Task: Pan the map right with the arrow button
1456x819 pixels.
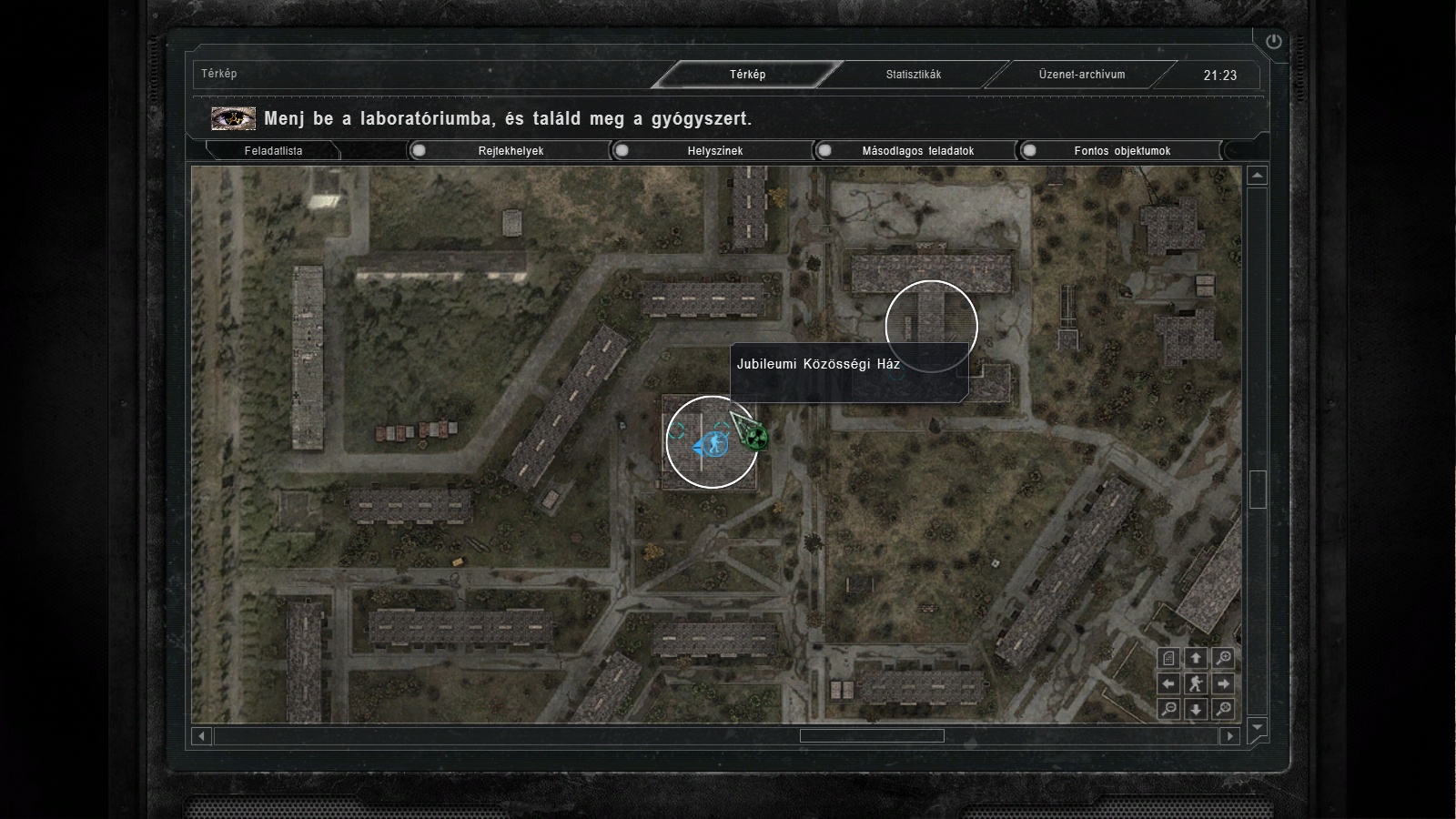Action: 1224,683
